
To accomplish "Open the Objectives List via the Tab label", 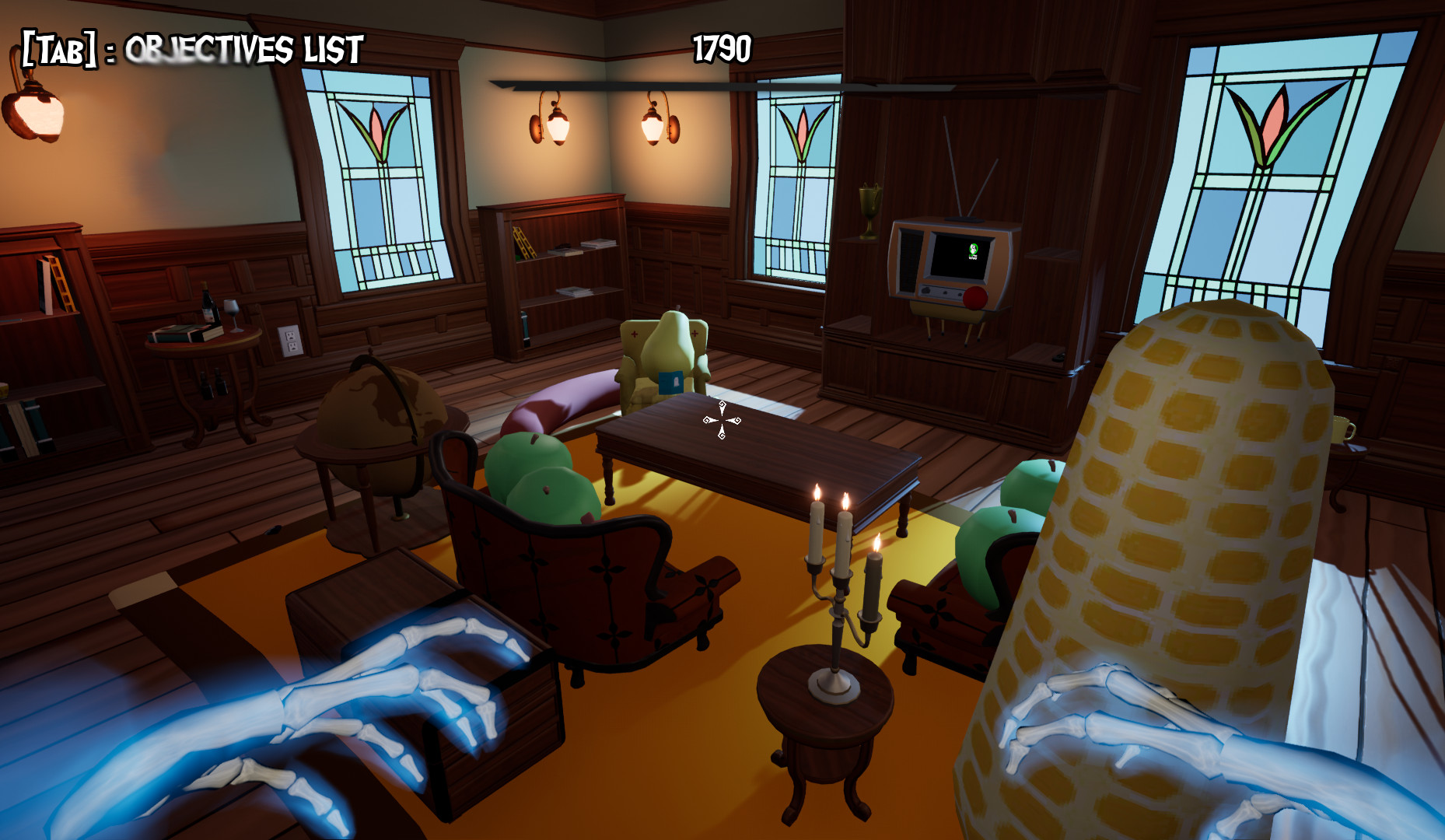I will coord(187,49).
